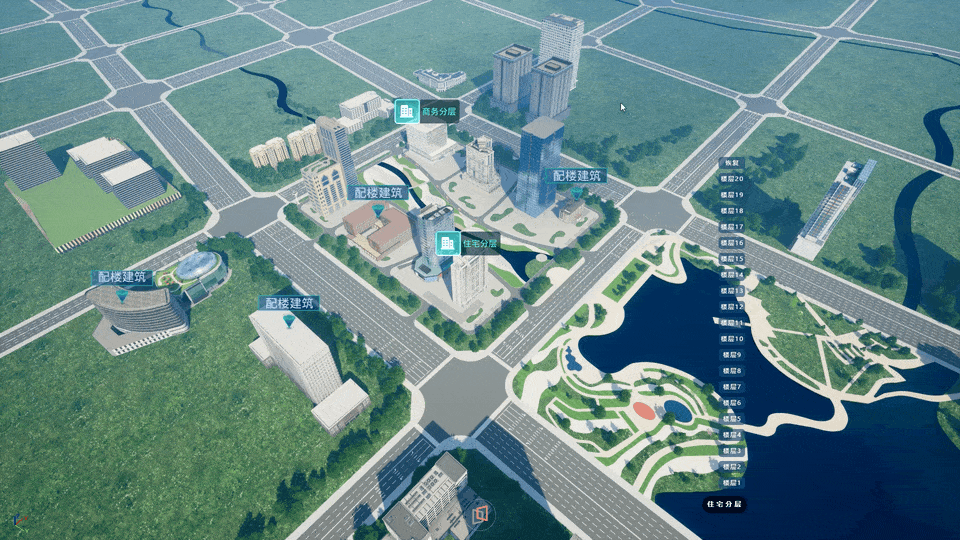Switch to 楼层5
960x540 pixels.
point(732,419)
